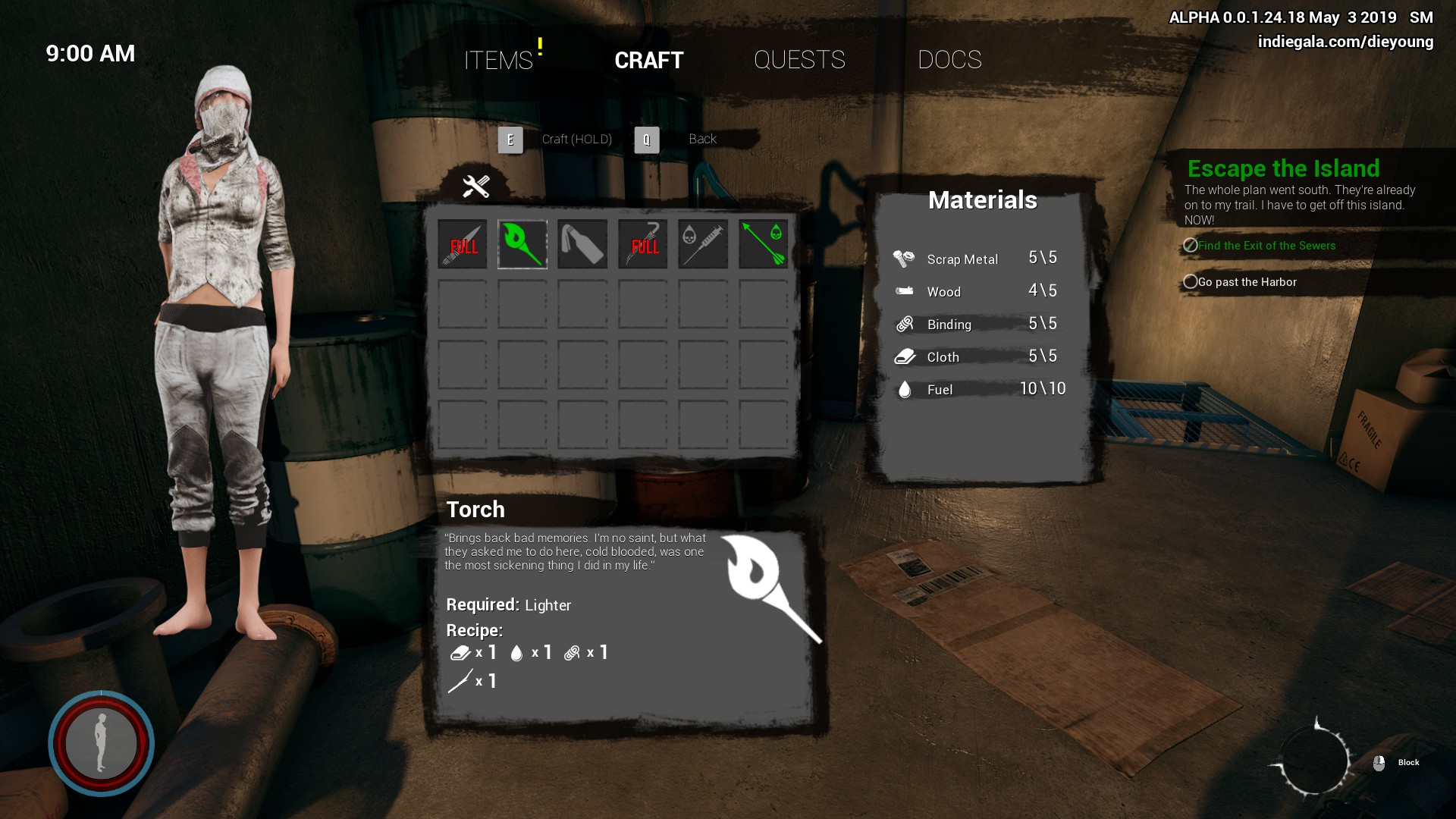Select the Fuel material row

(978, 389)
